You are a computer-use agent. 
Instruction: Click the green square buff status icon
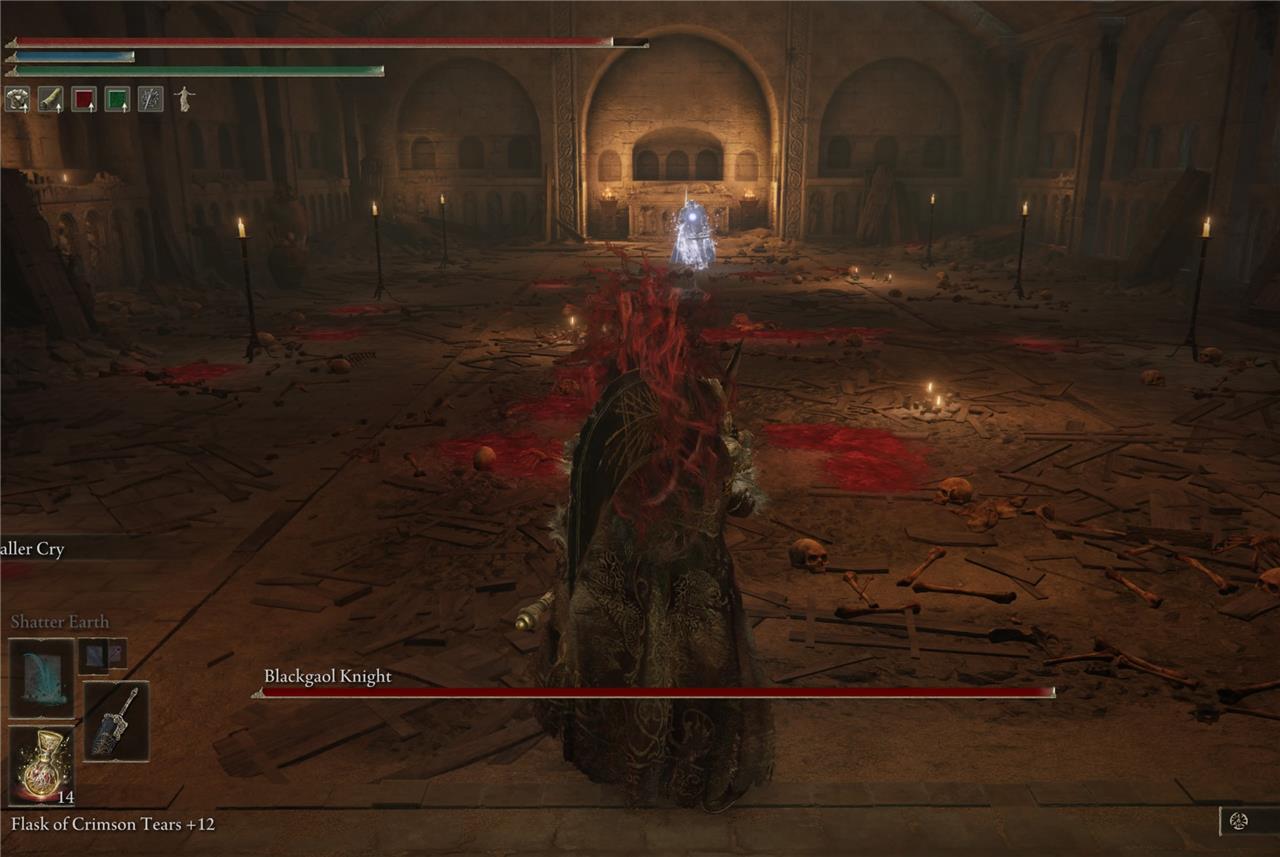(x=117, y=99)
